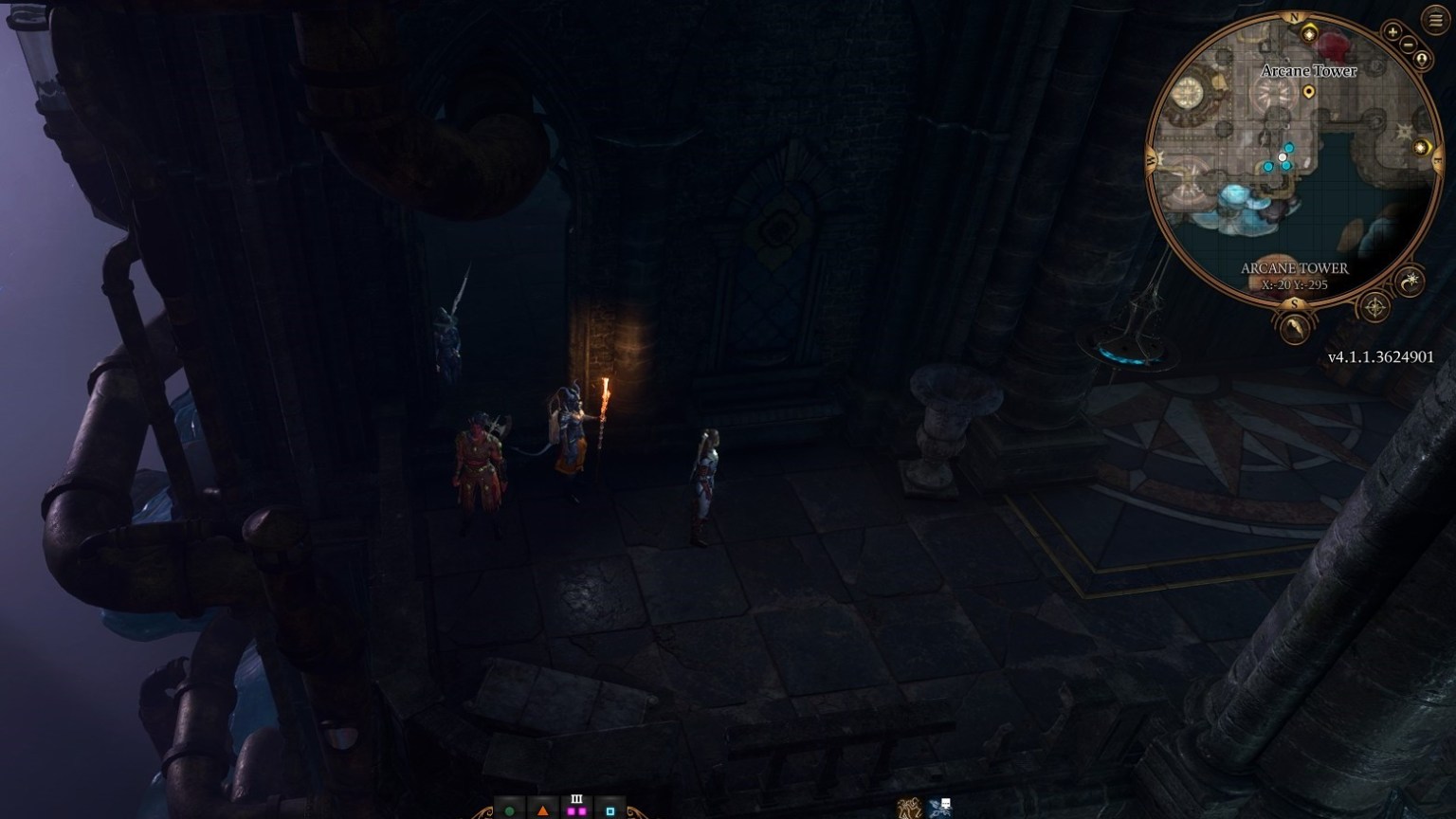Toggle the cyan square indicator on the hotbar

tap(610, 811)
